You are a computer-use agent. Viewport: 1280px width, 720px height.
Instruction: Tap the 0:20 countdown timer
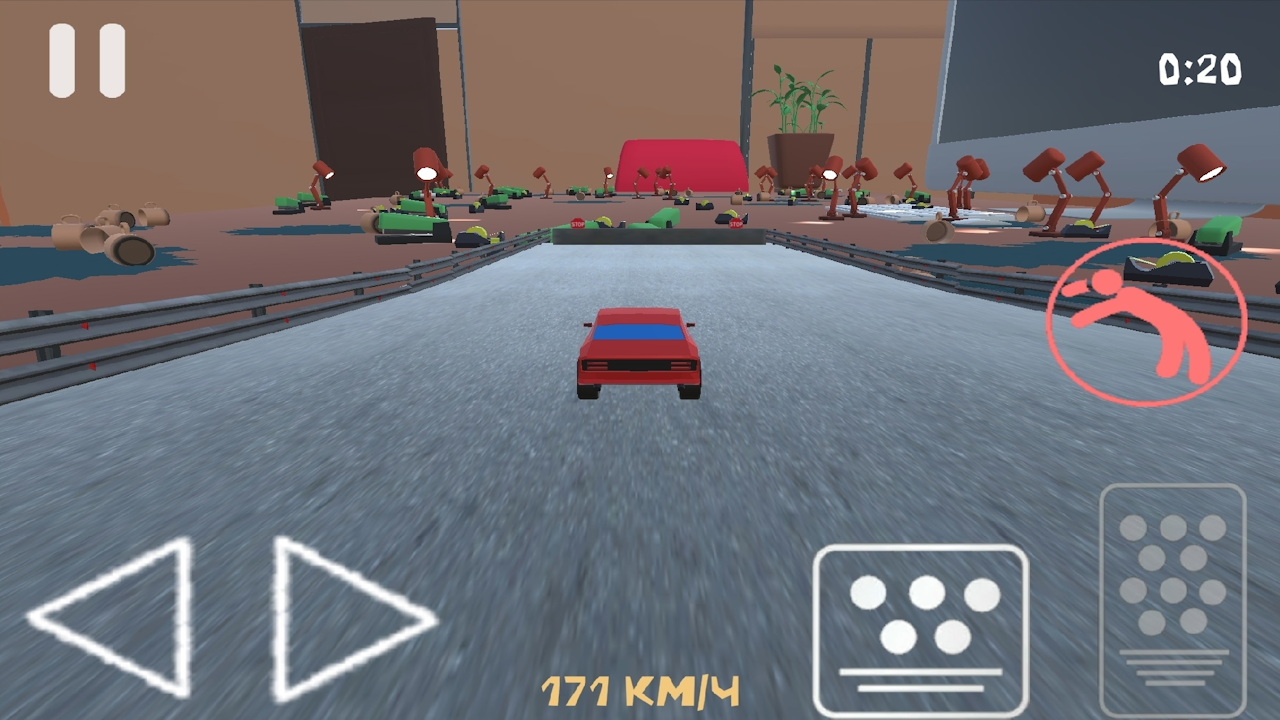(1198, 68)
